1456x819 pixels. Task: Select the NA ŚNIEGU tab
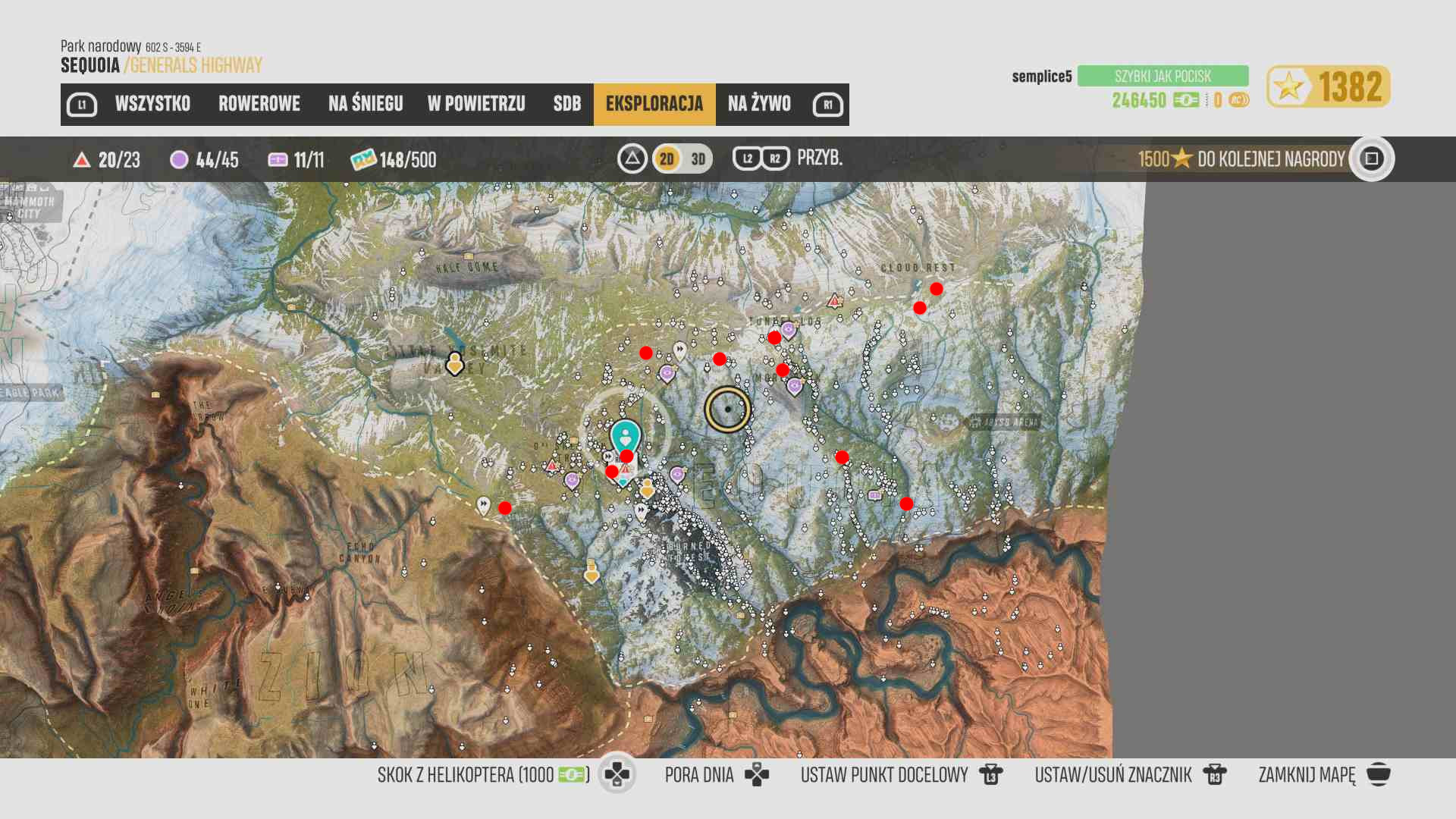(366, 104)
